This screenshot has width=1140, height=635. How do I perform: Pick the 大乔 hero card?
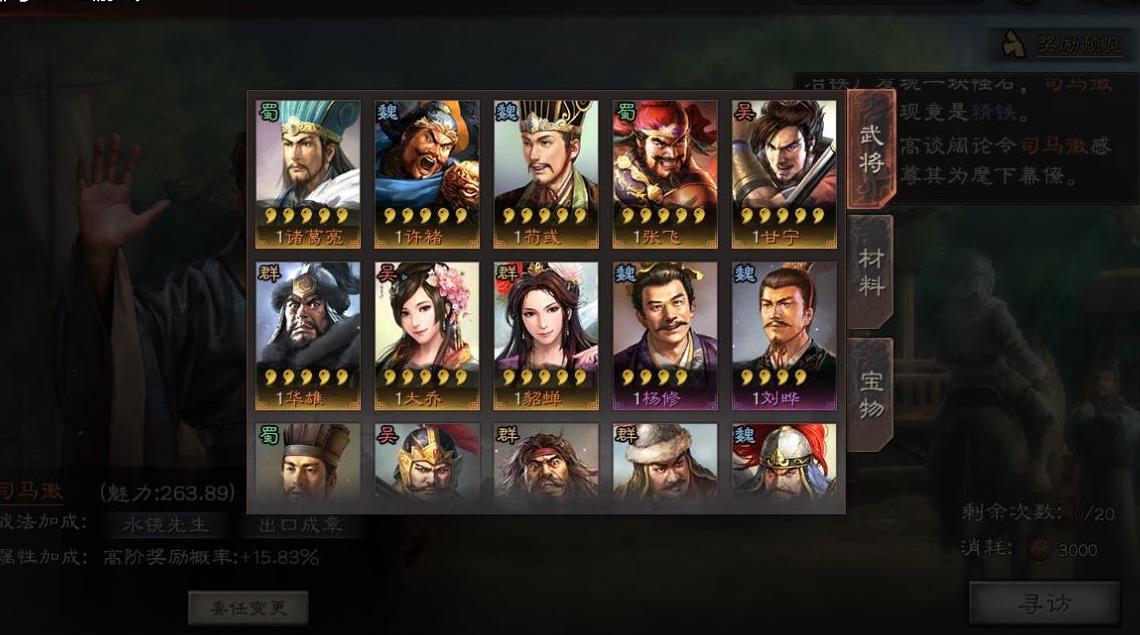[x=427, y=335]
